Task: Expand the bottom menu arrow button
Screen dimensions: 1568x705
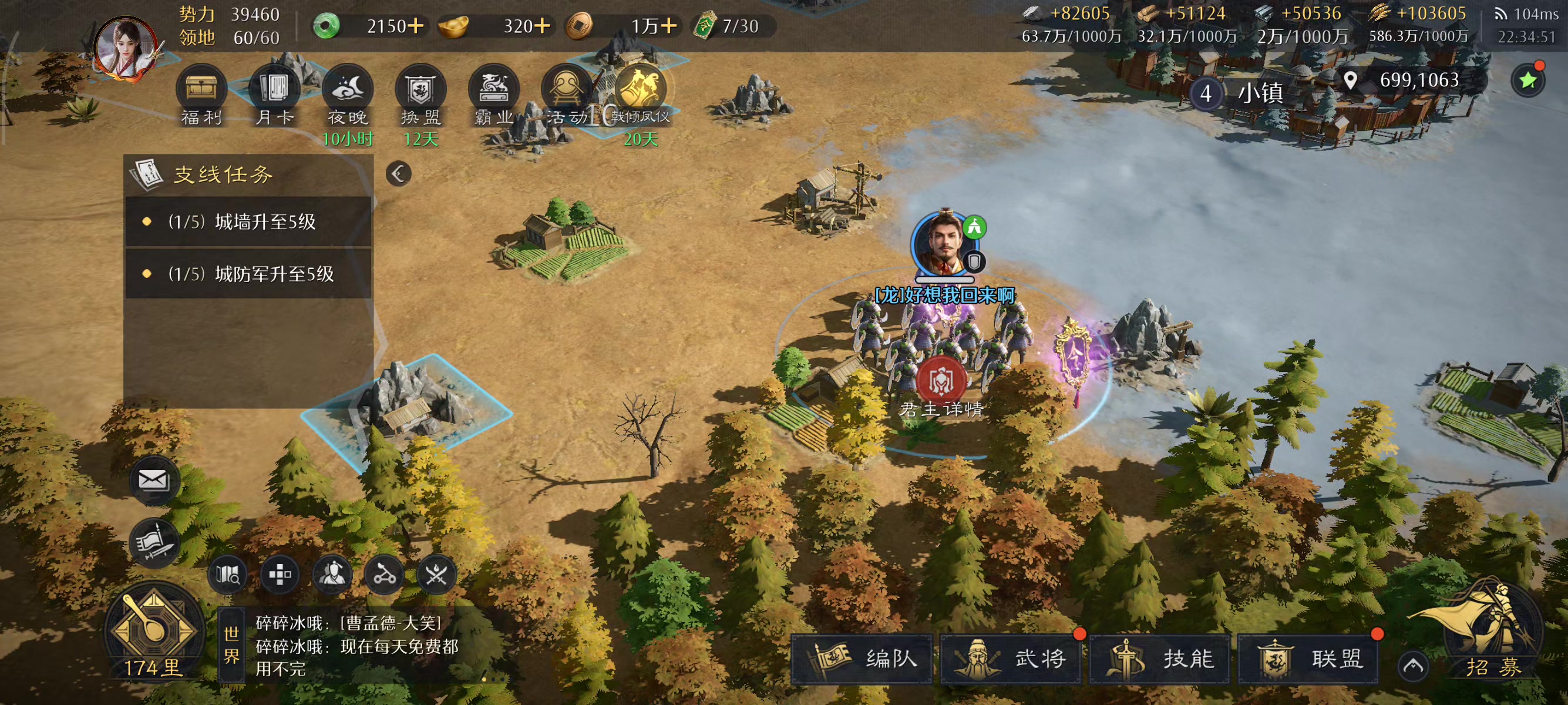Action: click(1413, 666)
